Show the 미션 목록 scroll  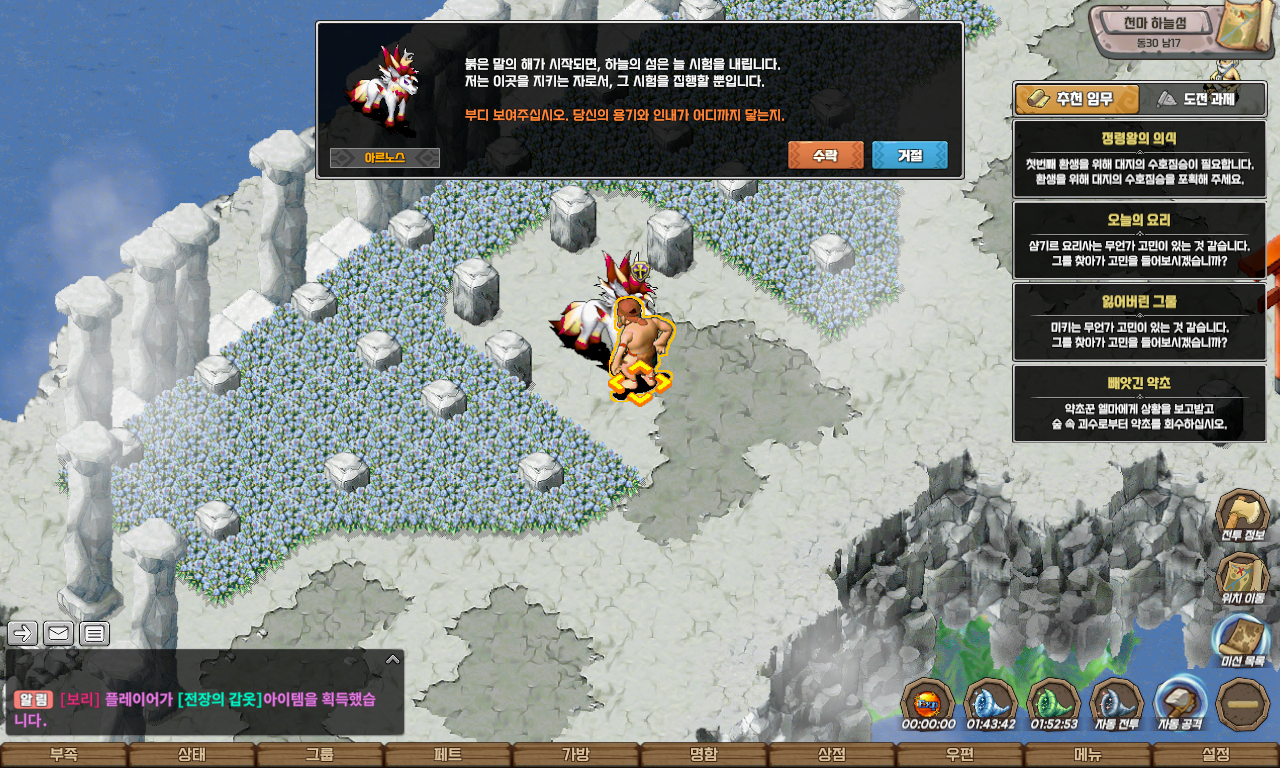pyautogui.click(x=1241, y=640)
